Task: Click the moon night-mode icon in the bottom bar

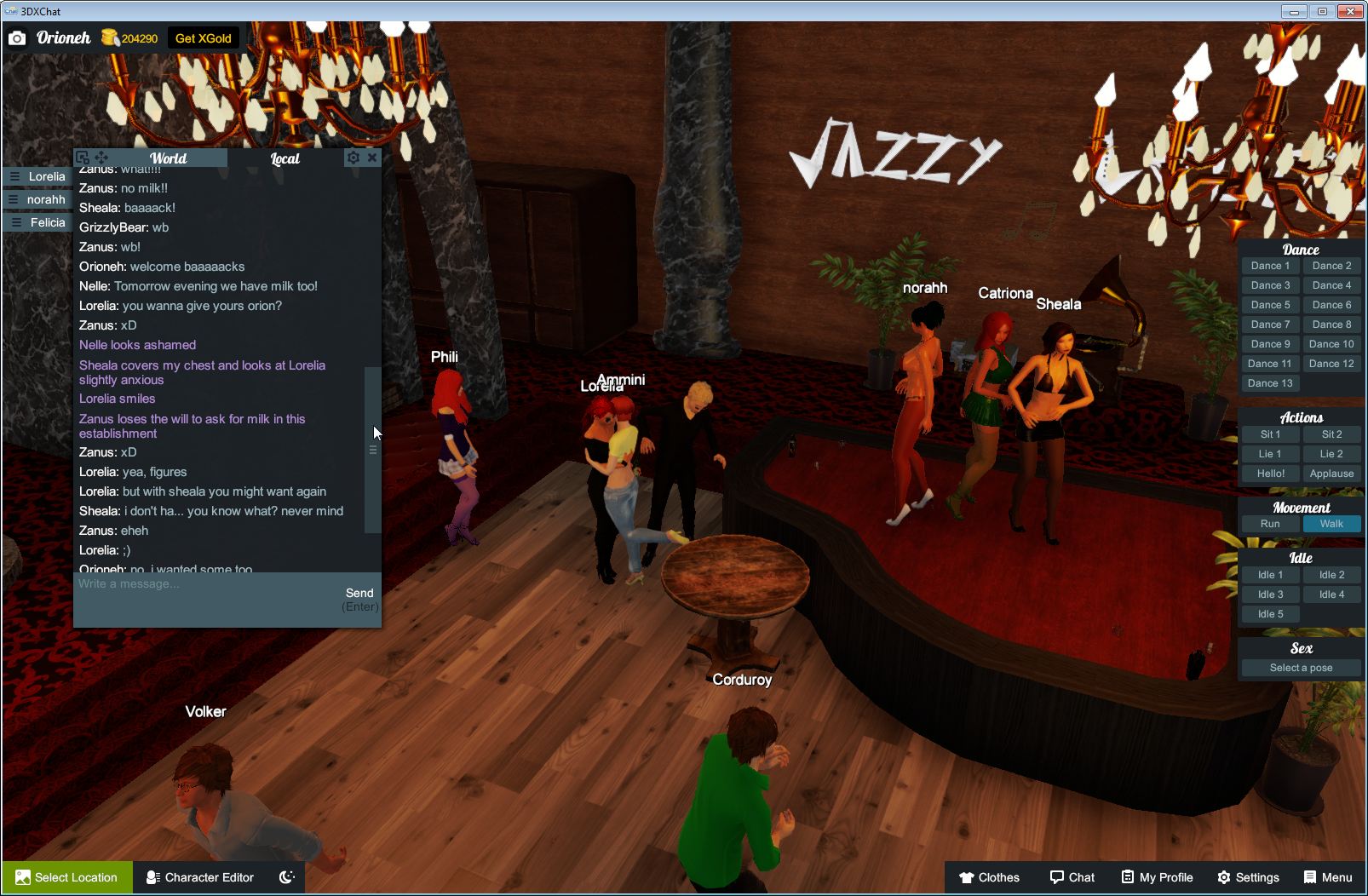Action: (286, 877)
